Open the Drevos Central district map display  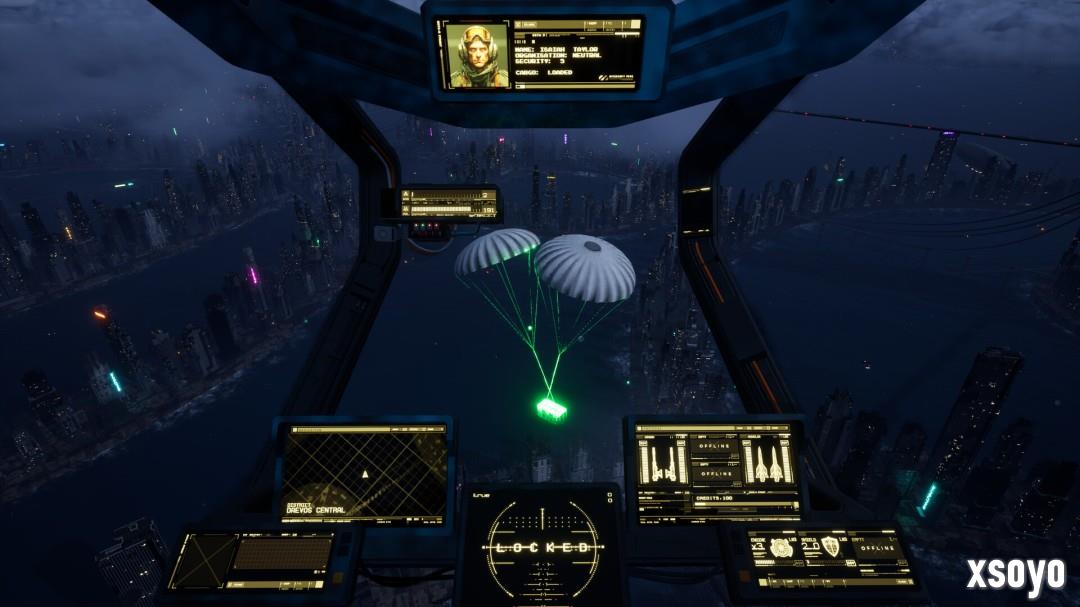[x=364, y=472]
